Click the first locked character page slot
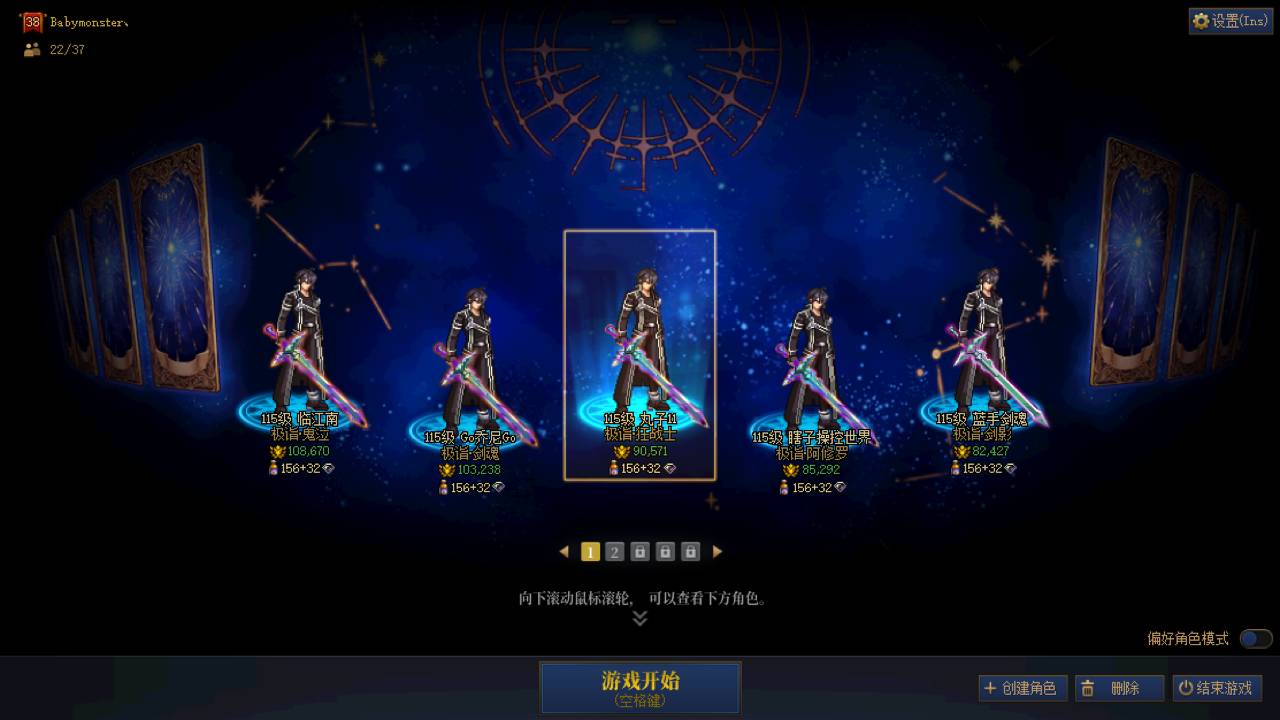1280x720 pixels. click(639, 551)
